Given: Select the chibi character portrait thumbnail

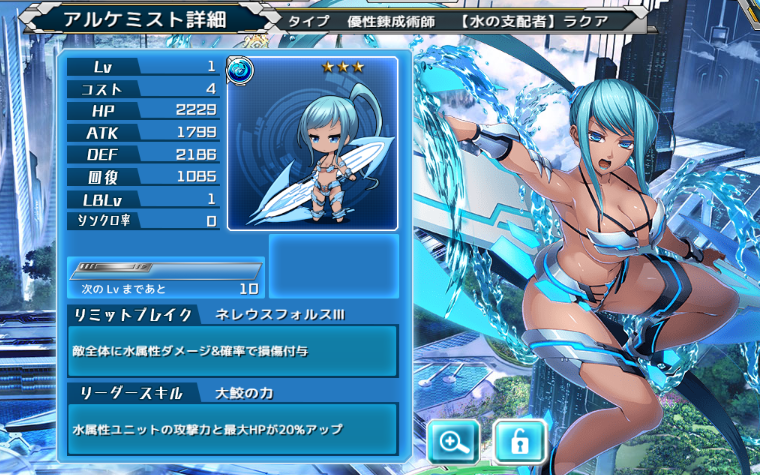Looking at the screenshot, I should [x=312, y=143].
